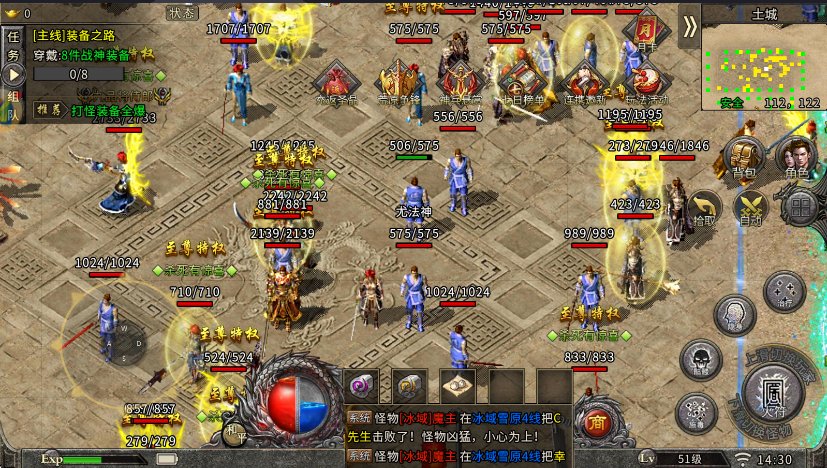Click the 状态 status button
Image resolution: width=827 pixels, height=468 pixels.
coord(182,13)
